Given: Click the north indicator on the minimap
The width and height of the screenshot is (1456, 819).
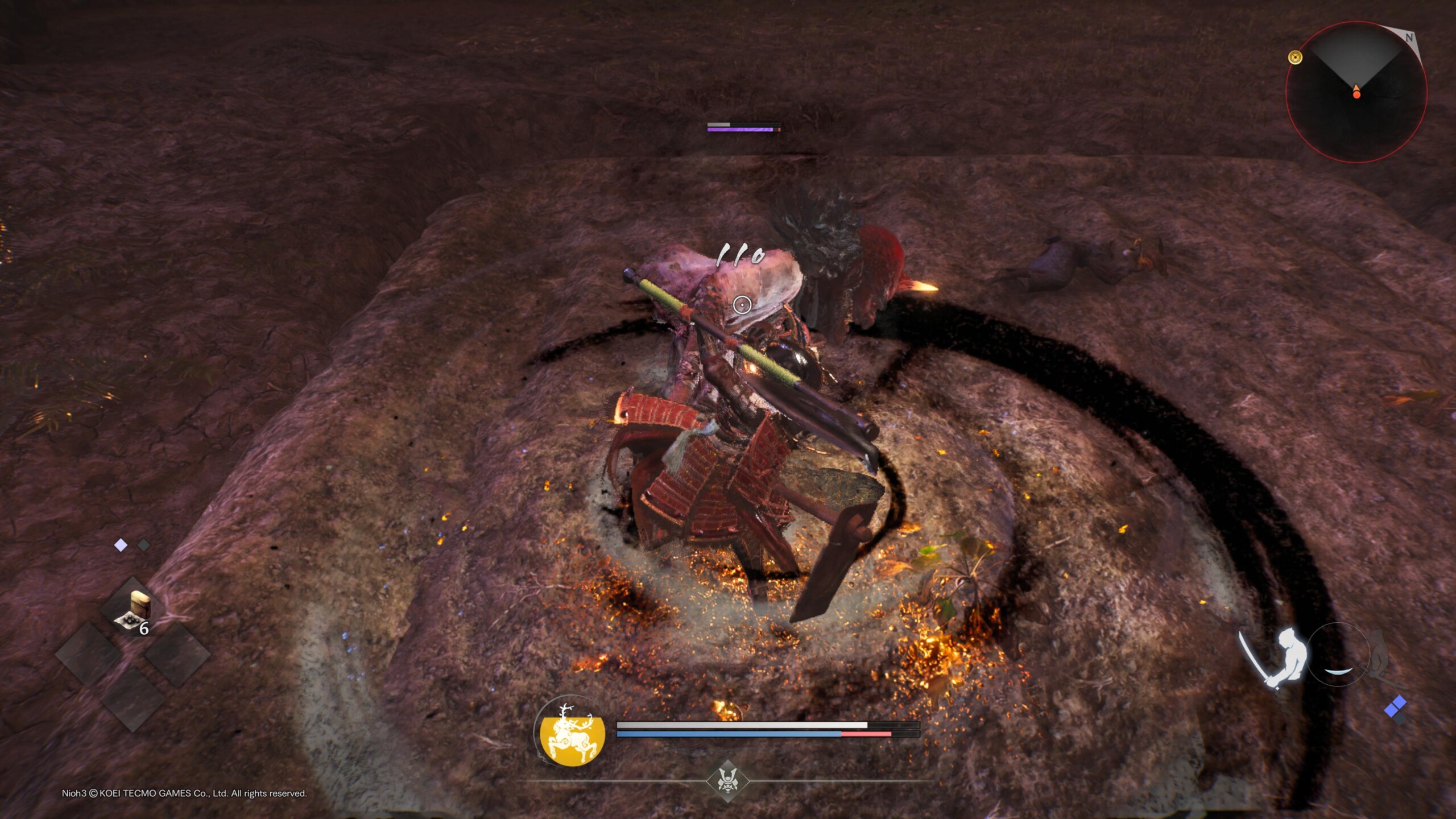Looking at the screenshot, I should (x=1408, y=38).
